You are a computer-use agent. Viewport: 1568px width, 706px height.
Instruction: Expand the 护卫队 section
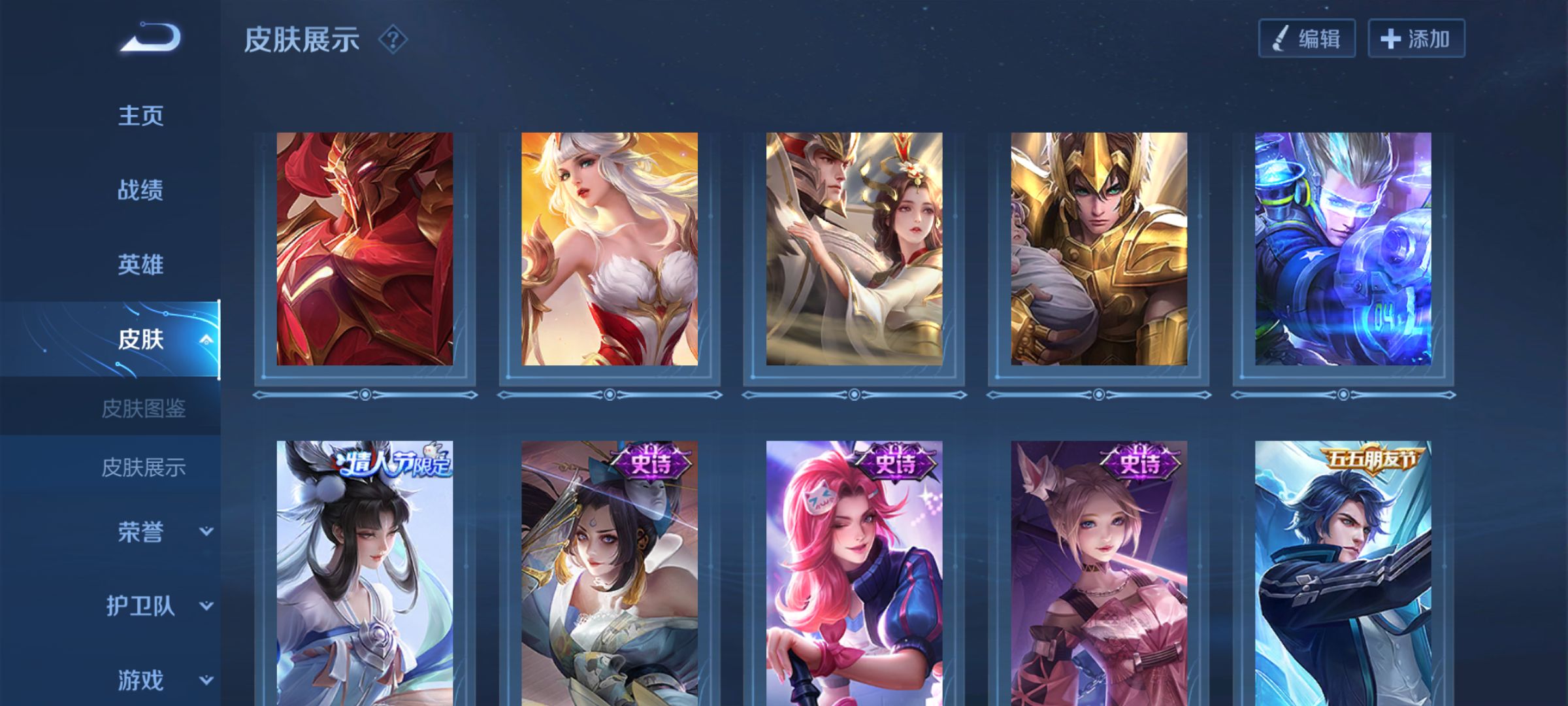(x=206, y=606)
